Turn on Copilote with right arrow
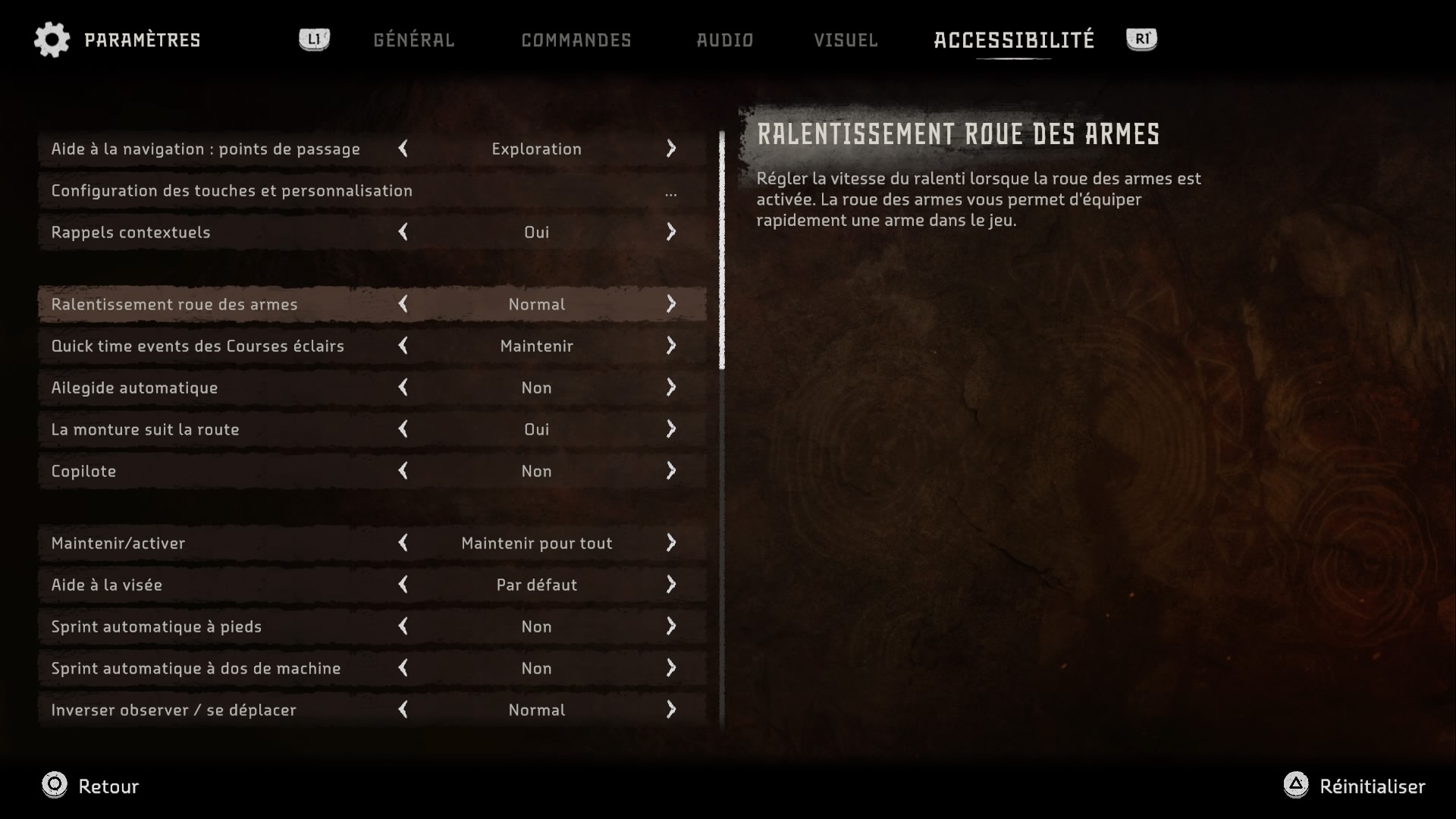The image size is (1456, 819). click(x=671, y=471)
